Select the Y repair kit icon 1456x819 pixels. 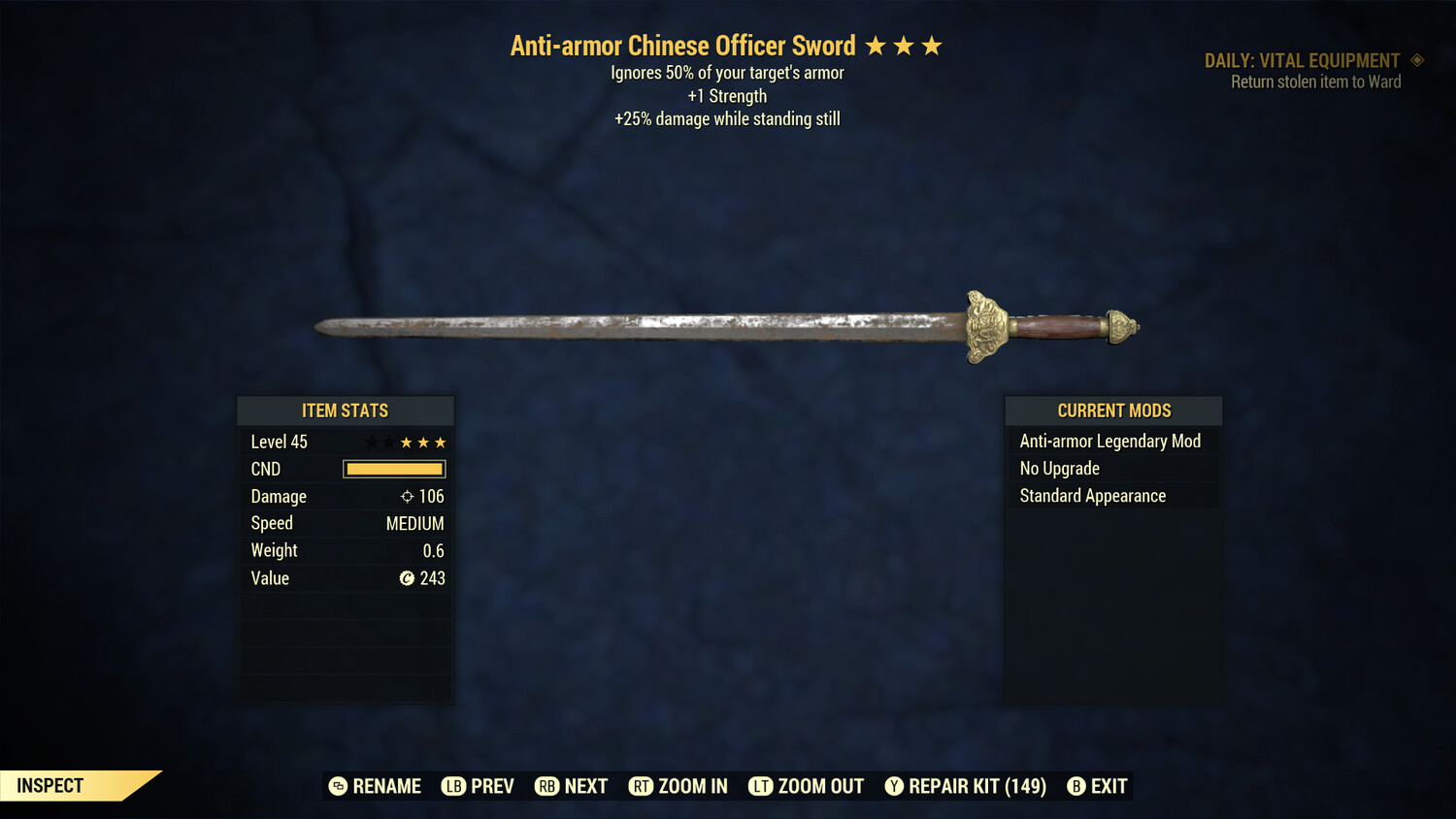click(x=894, y=786)
